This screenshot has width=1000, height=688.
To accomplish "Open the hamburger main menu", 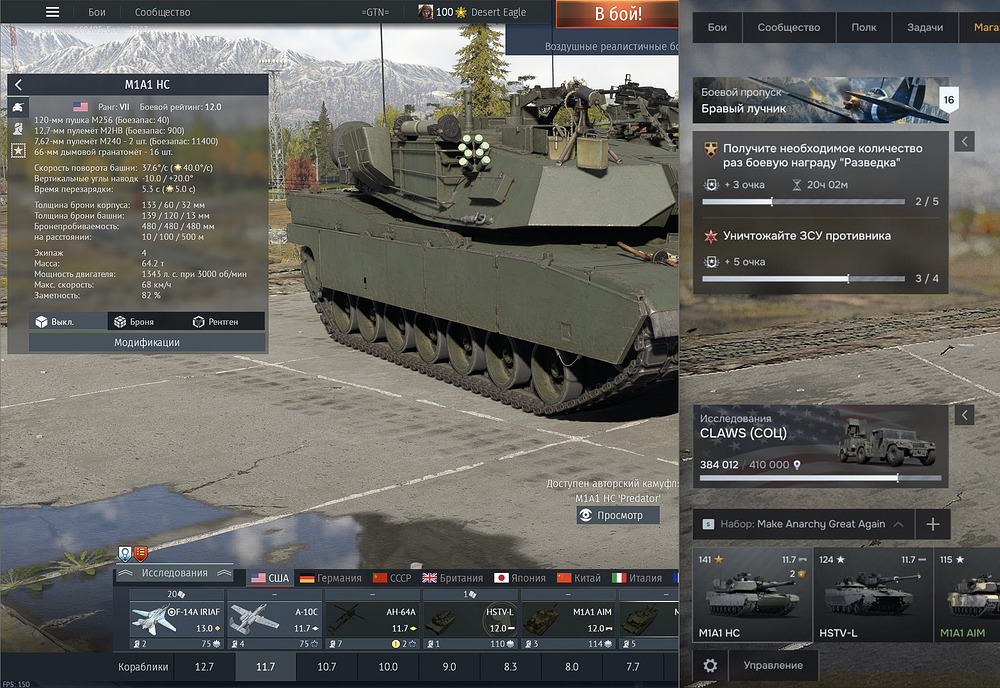I will pyautogui.click(x=52, y=13).
